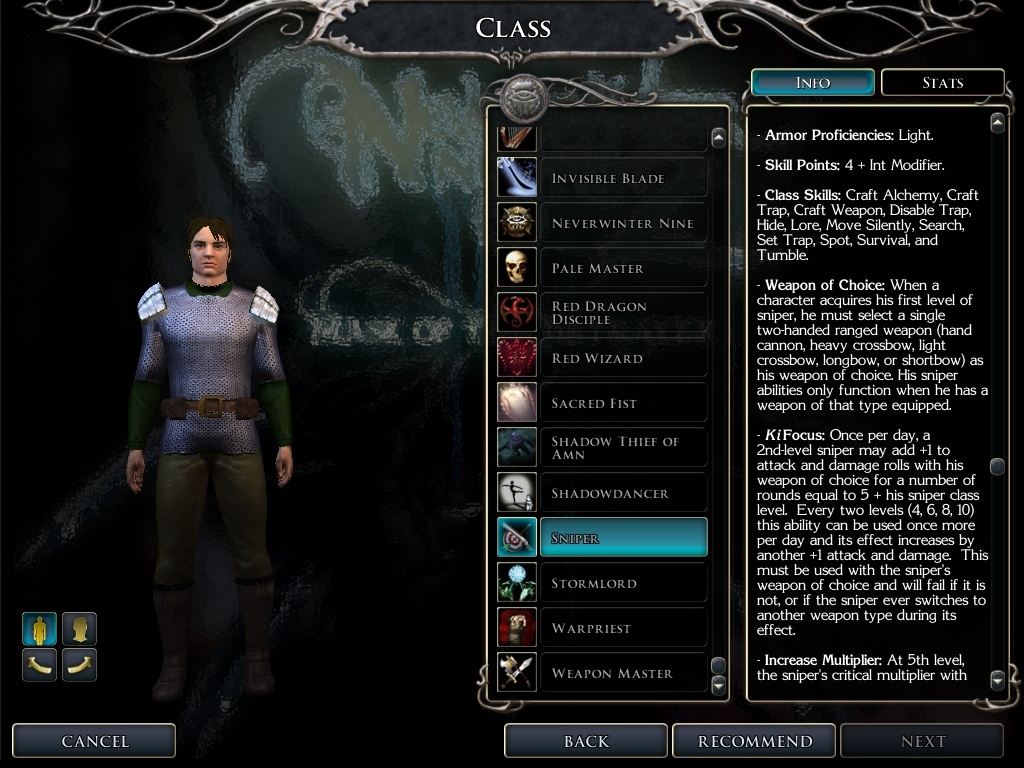Choose the Shadowdancer class

tap(622, 493)
